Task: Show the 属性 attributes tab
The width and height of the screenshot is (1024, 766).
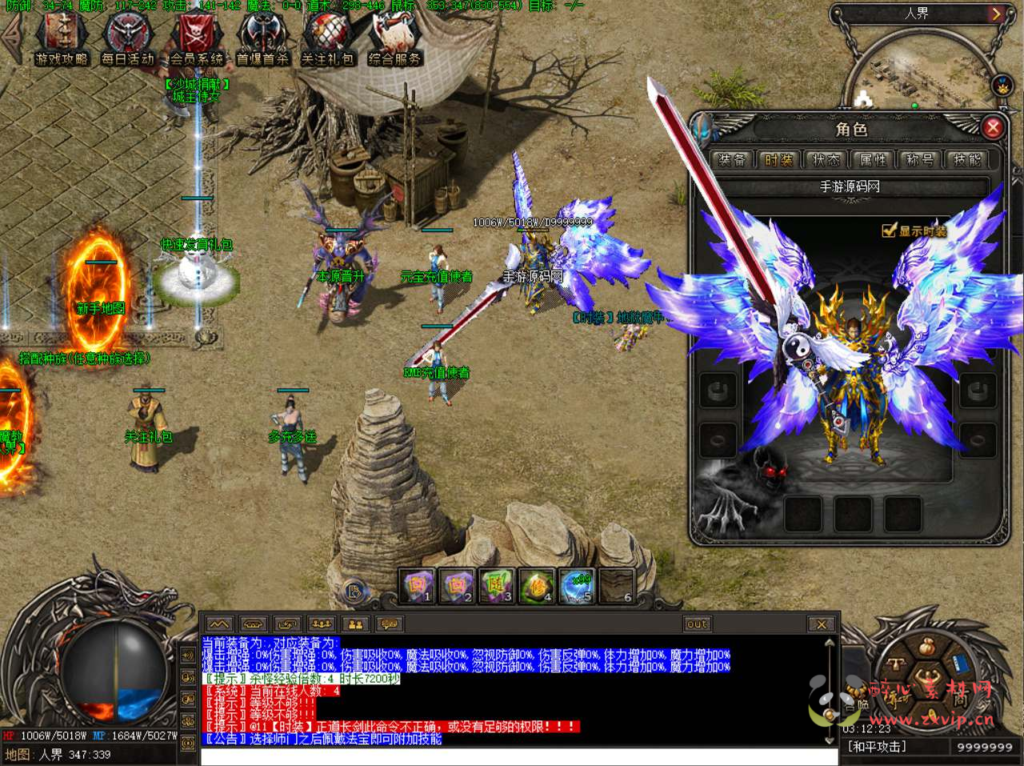Action: tap(873, 160)
